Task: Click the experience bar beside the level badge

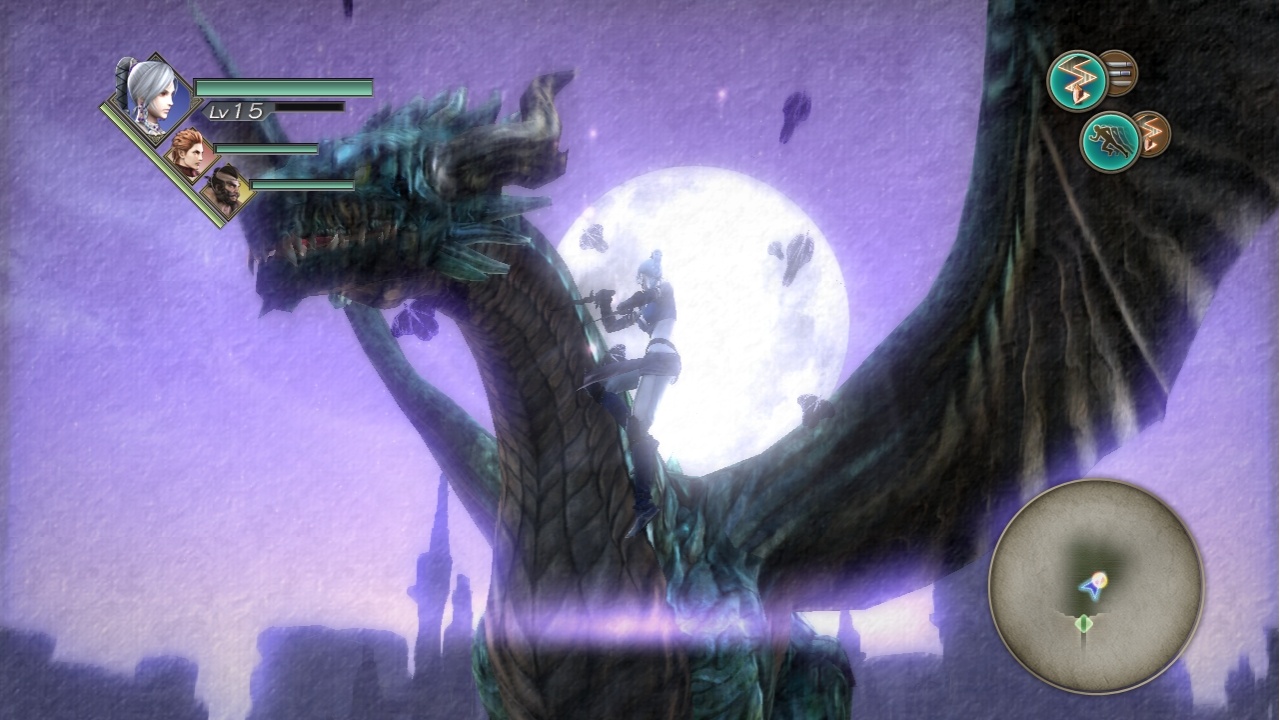Action: coord(310,107)
